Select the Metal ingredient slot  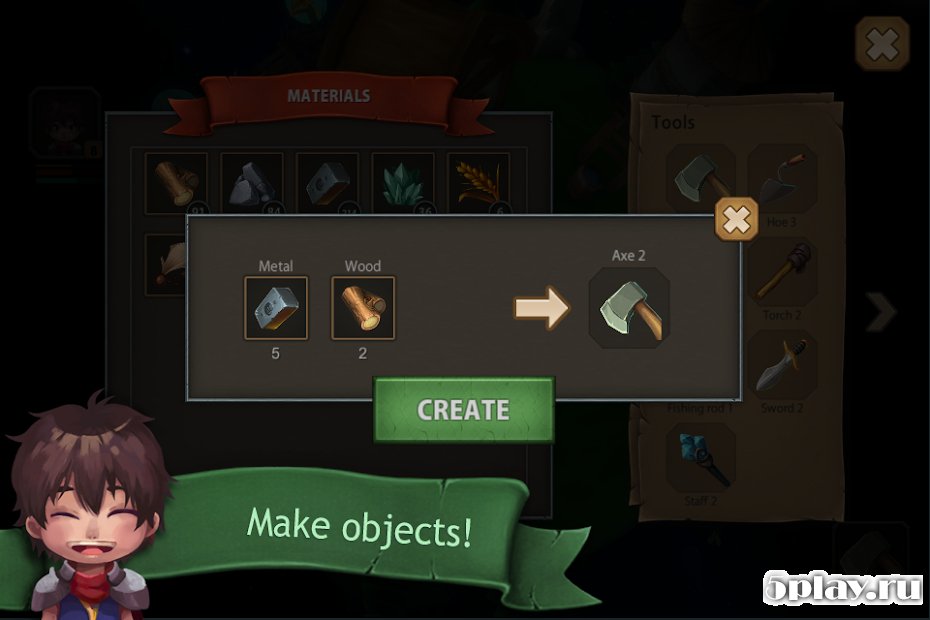pos(276,308)
